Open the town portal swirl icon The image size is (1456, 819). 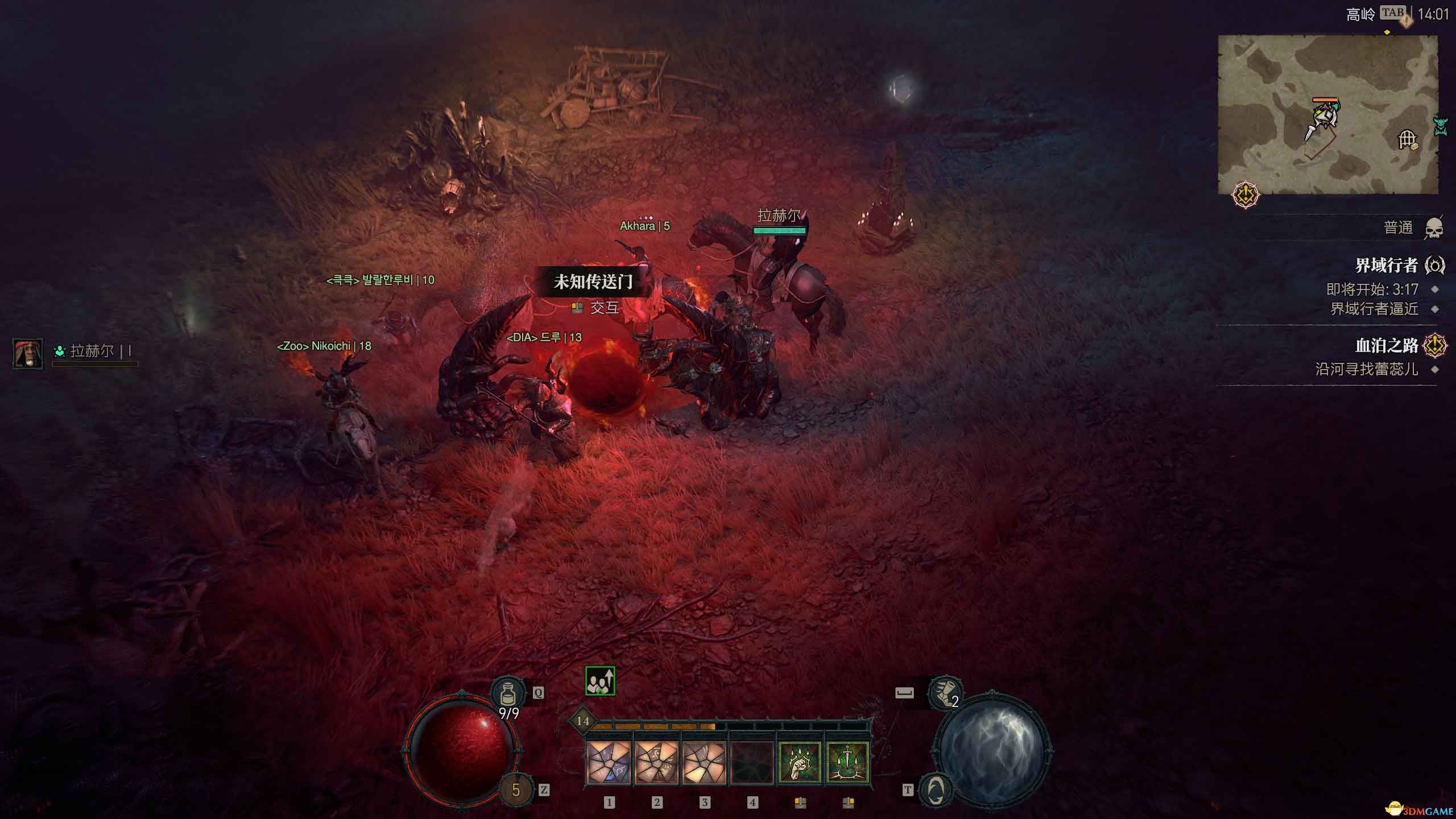tap(936, 789)
